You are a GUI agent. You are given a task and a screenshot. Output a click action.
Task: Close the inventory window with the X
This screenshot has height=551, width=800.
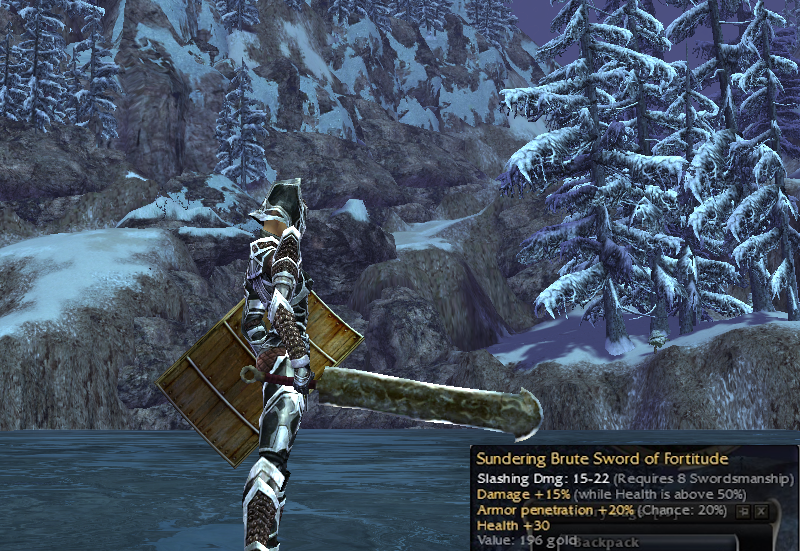tap(761, 511)
